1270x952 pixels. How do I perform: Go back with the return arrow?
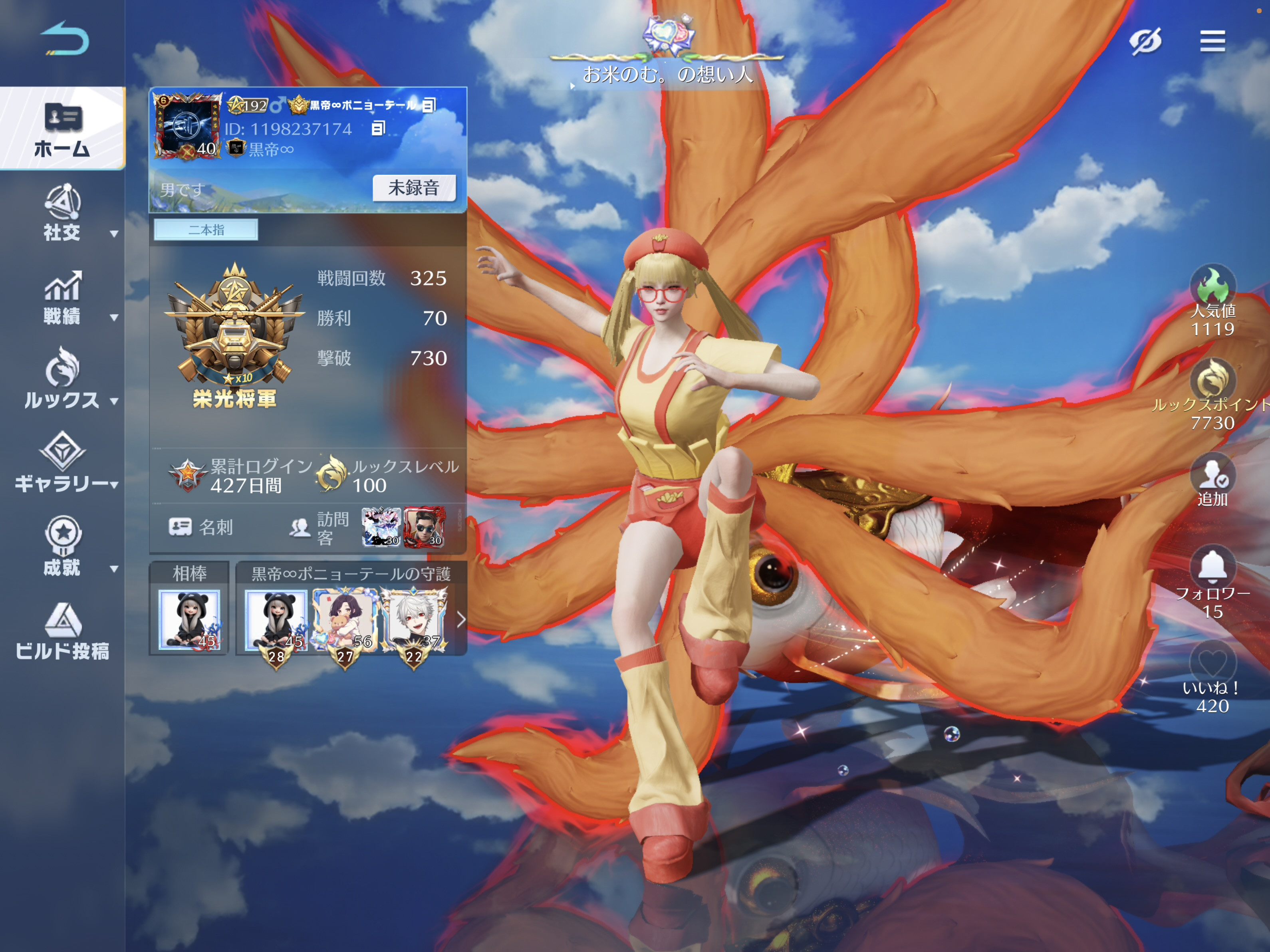tap(64, 39)
